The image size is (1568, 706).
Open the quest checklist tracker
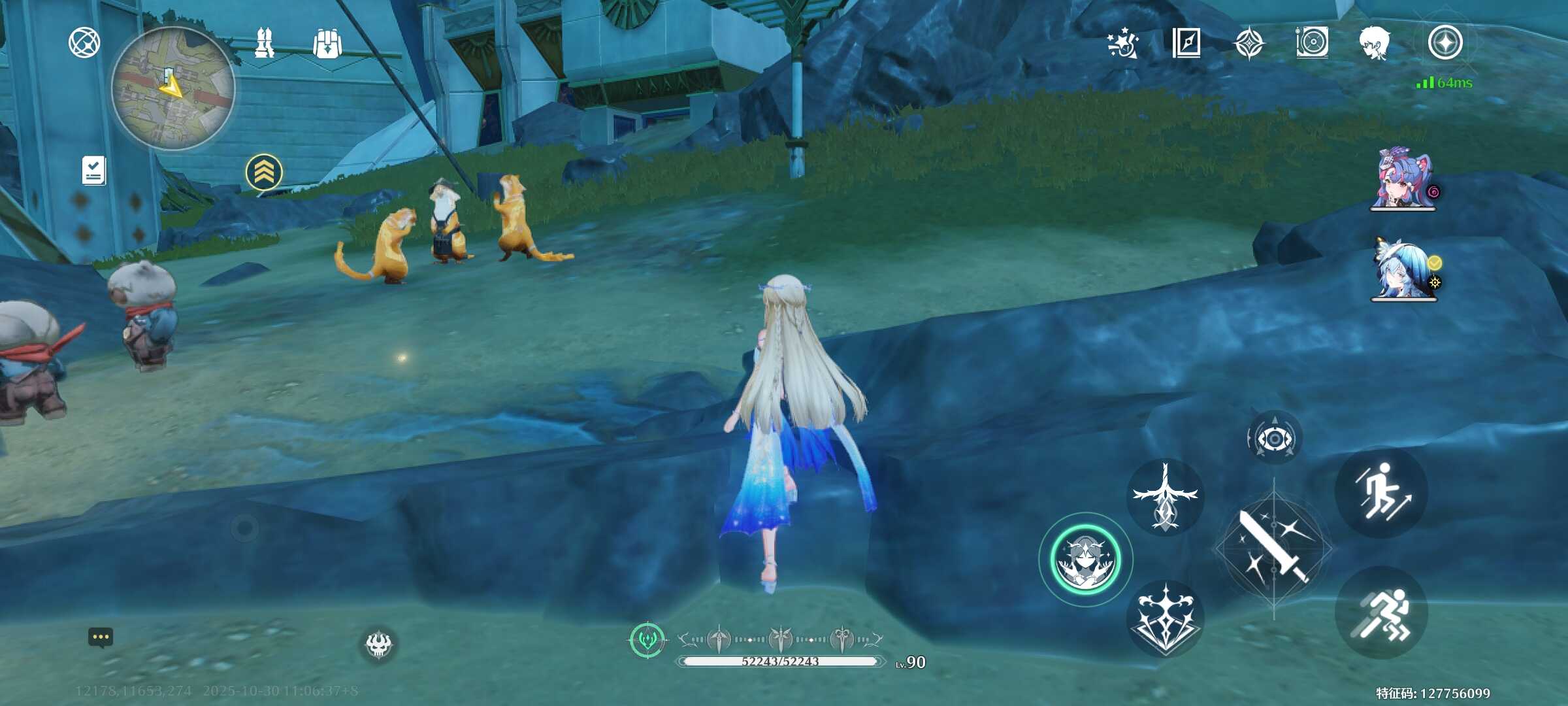(x=93, y=171)
